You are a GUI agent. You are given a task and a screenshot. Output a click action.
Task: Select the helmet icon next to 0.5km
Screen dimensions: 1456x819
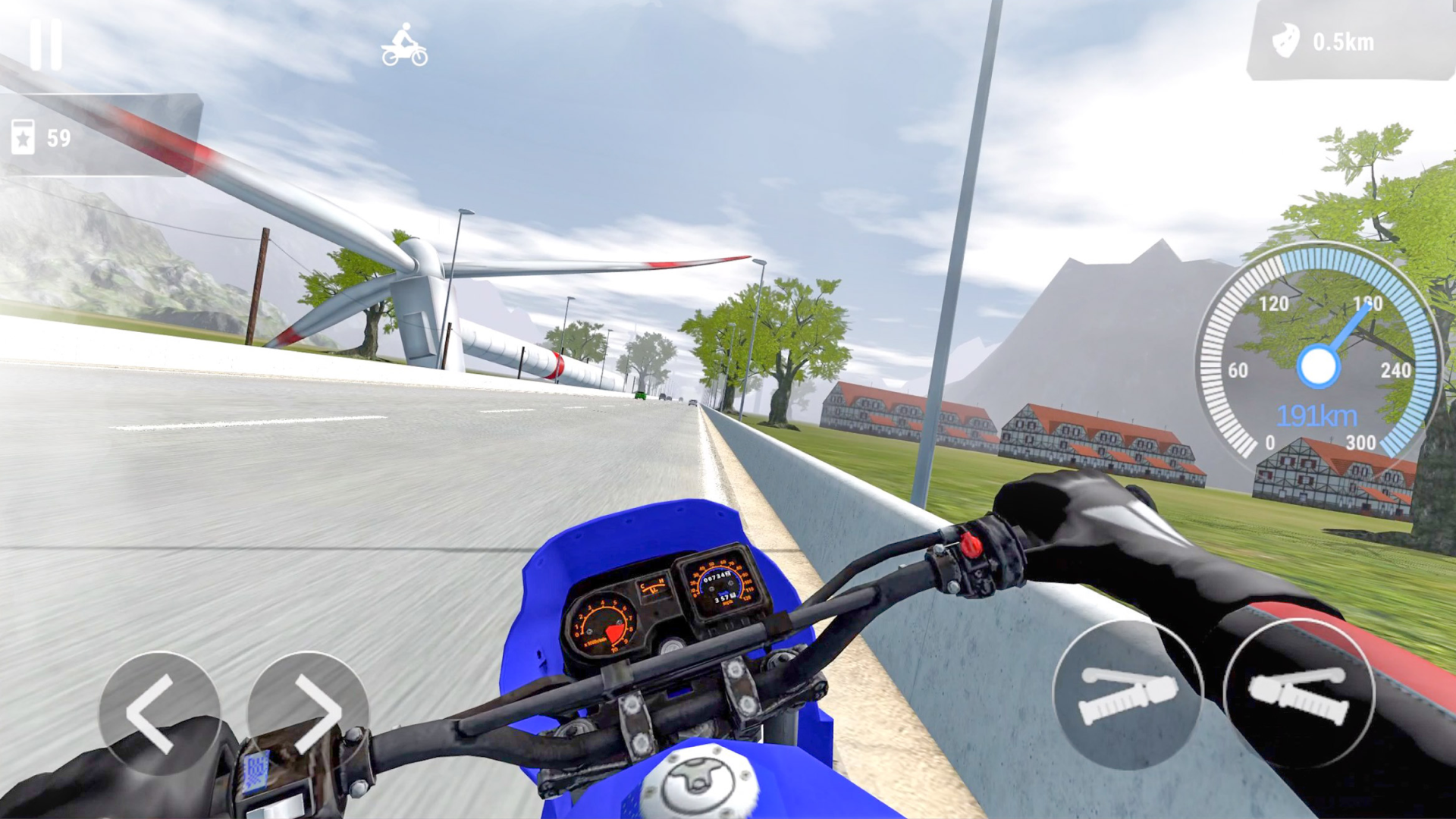(x=1288, y=42)
